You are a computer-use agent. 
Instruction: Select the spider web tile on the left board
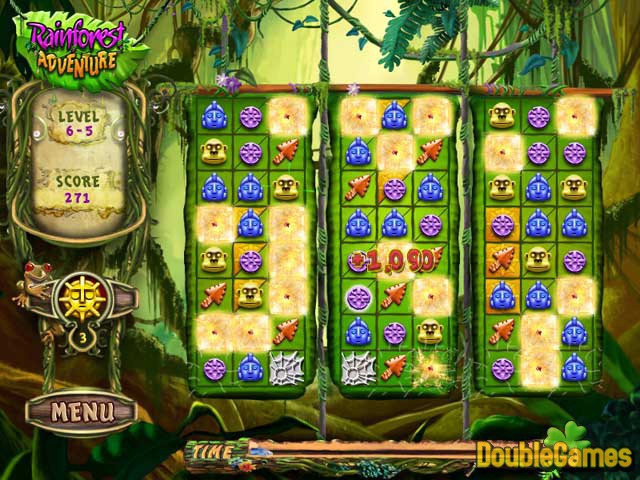point(286,368)
